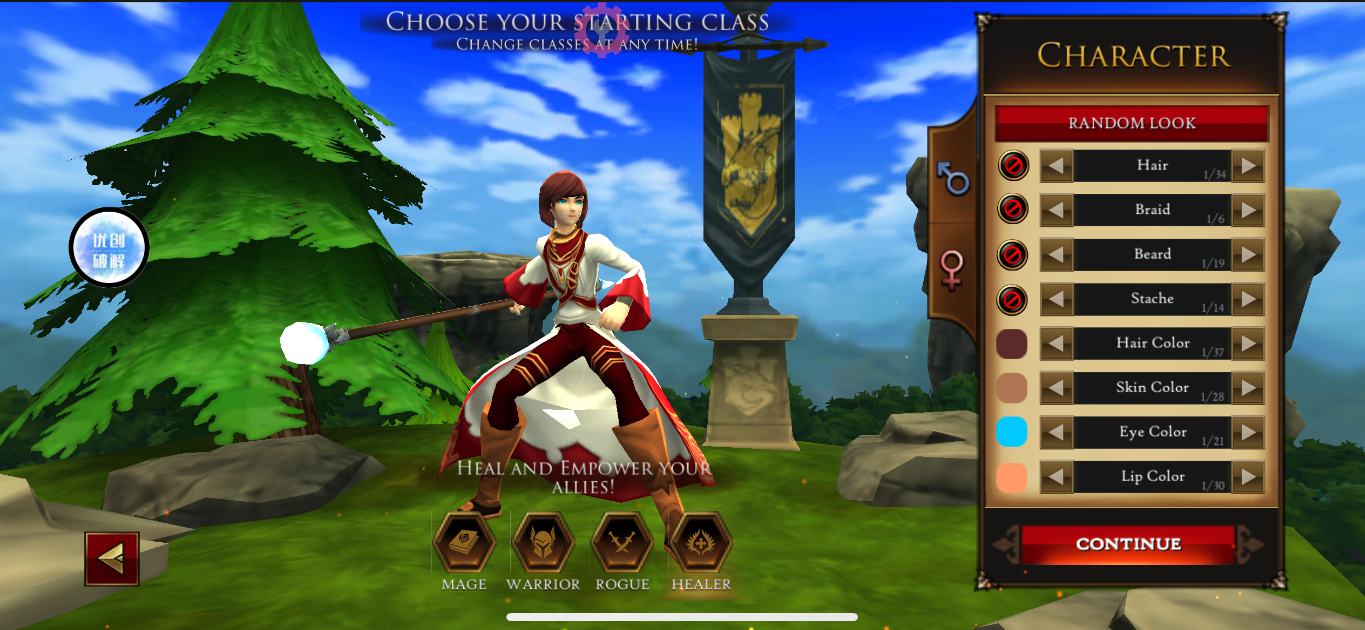1365x630 pixels.
Task: Select the Healer class icon
Action: click(701, 542)
